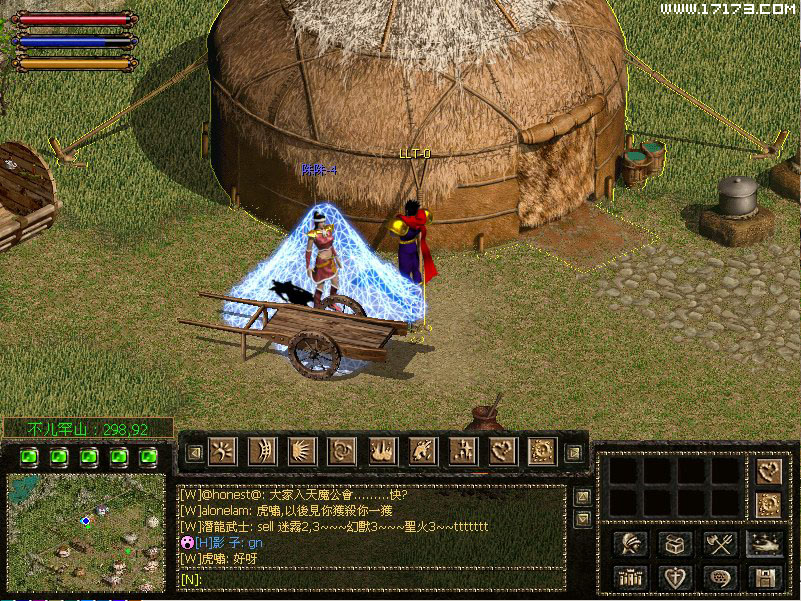
Task: Click the heart button beside the item grid
Action: [x=769, y=471]
